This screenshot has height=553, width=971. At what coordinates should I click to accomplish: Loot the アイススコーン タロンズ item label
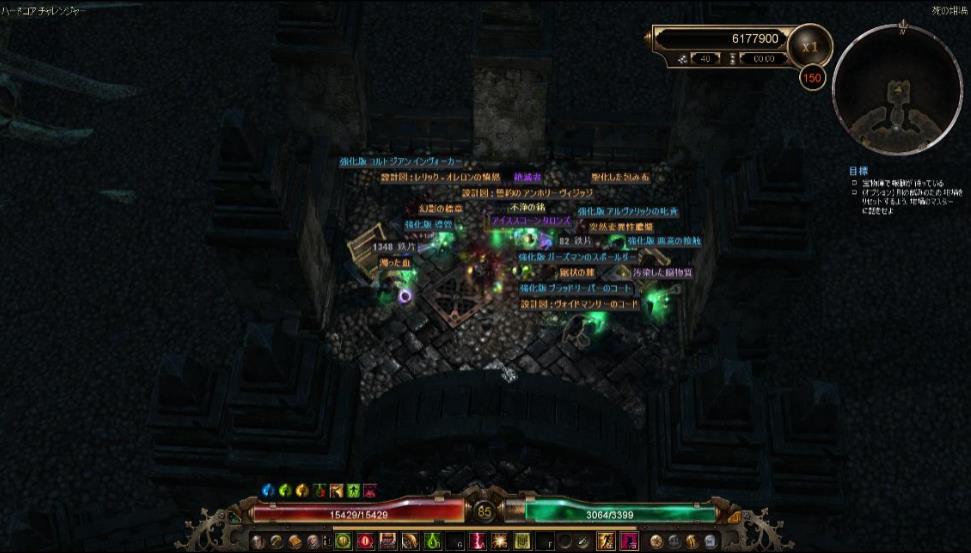(x=530, y=220)
